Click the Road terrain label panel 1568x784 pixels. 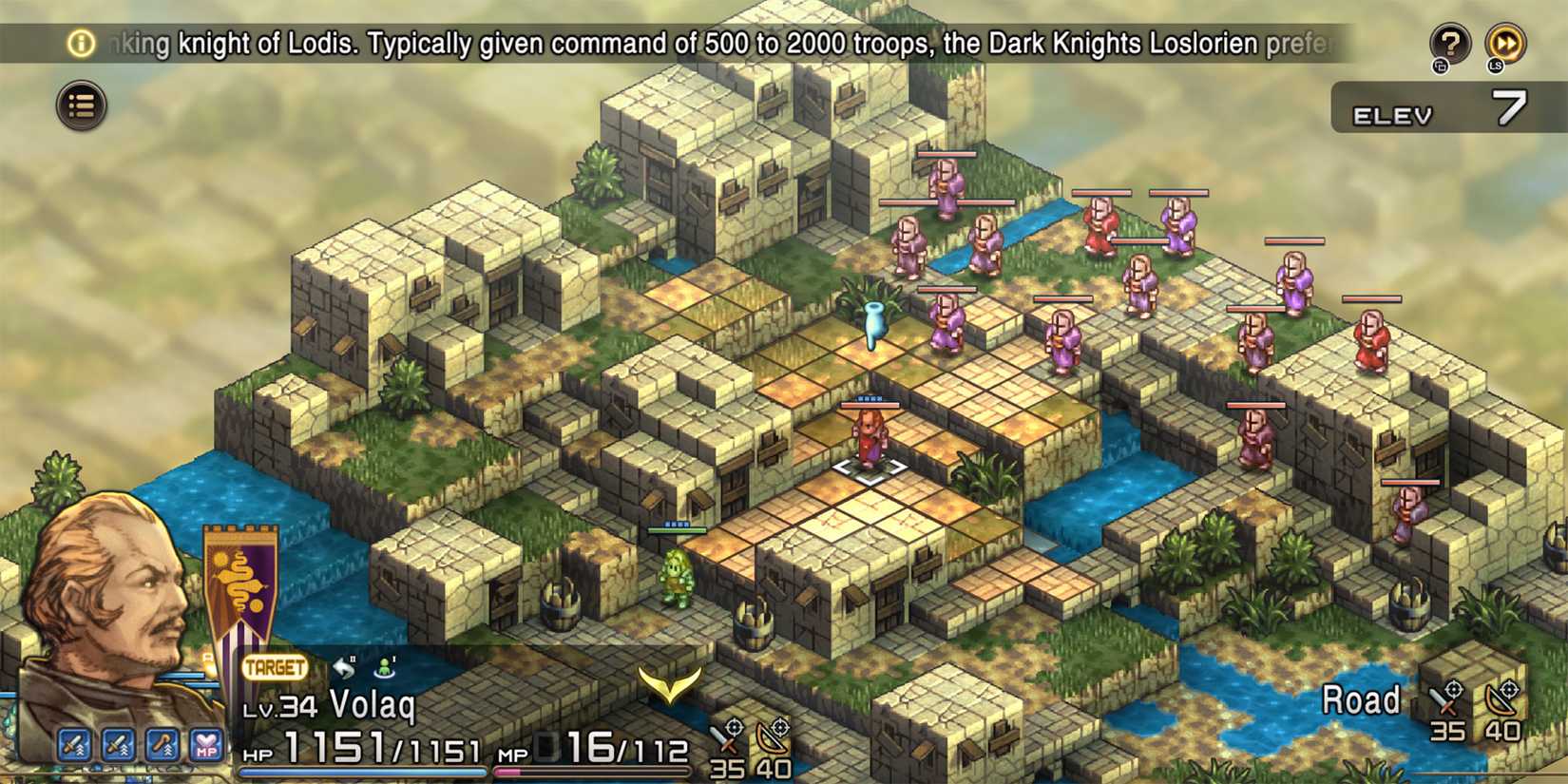pos(1362,700)
